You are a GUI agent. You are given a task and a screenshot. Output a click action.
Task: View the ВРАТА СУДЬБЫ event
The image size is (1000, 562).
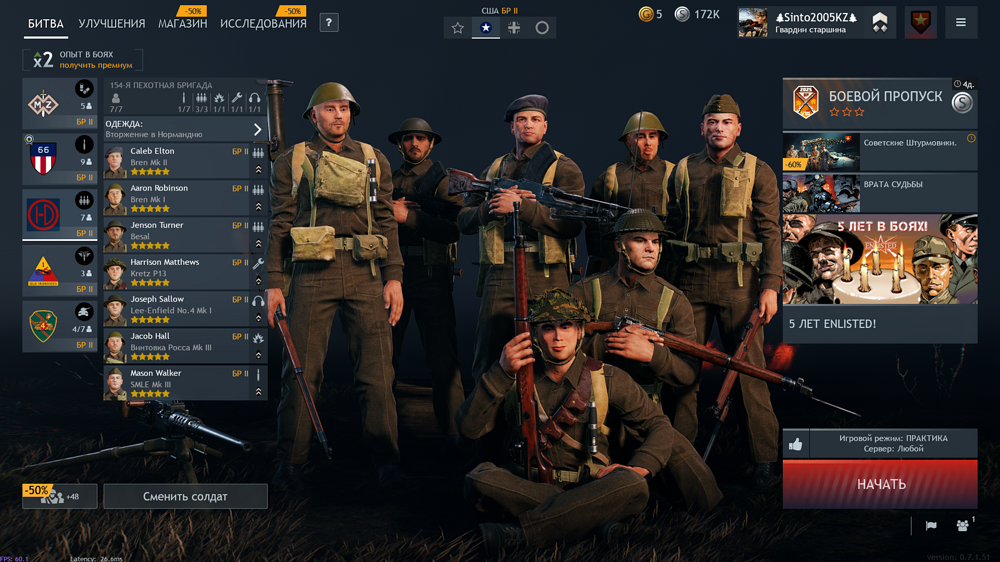(879, 193)
